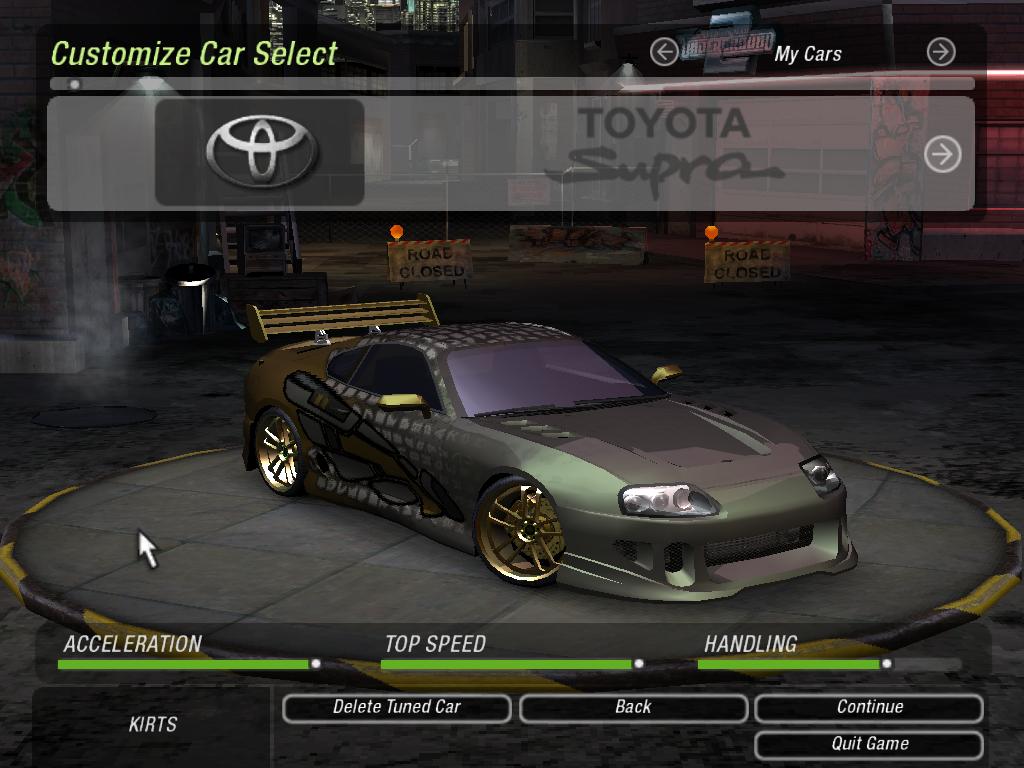This screenshot has width=1024, height=768.
Task: Click the car list scrollbar handle
Action: pyautogui.click(x=75, y=85)
